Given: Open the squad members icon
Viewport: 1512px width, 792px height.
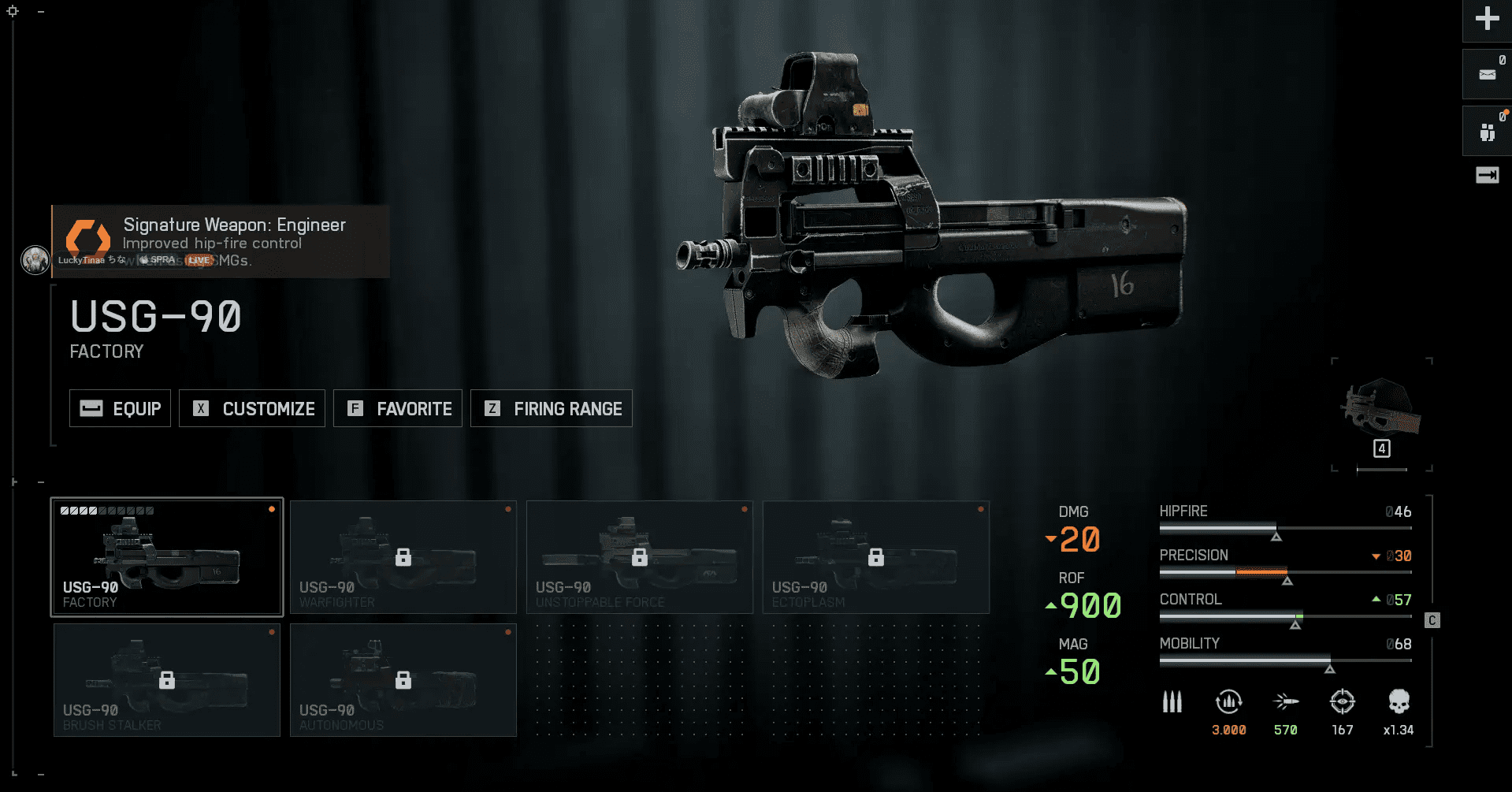Looking at the screenshot, I should coord(1487,132).
